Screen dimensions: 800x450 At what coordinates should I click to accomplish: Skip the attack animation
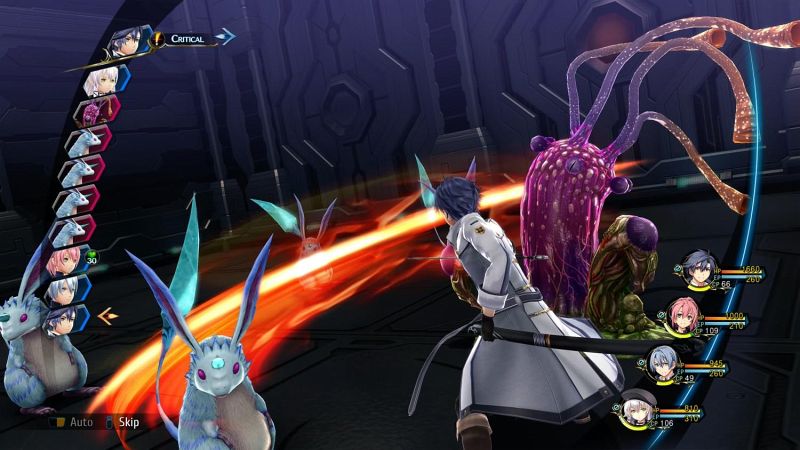tap(120, 422)
